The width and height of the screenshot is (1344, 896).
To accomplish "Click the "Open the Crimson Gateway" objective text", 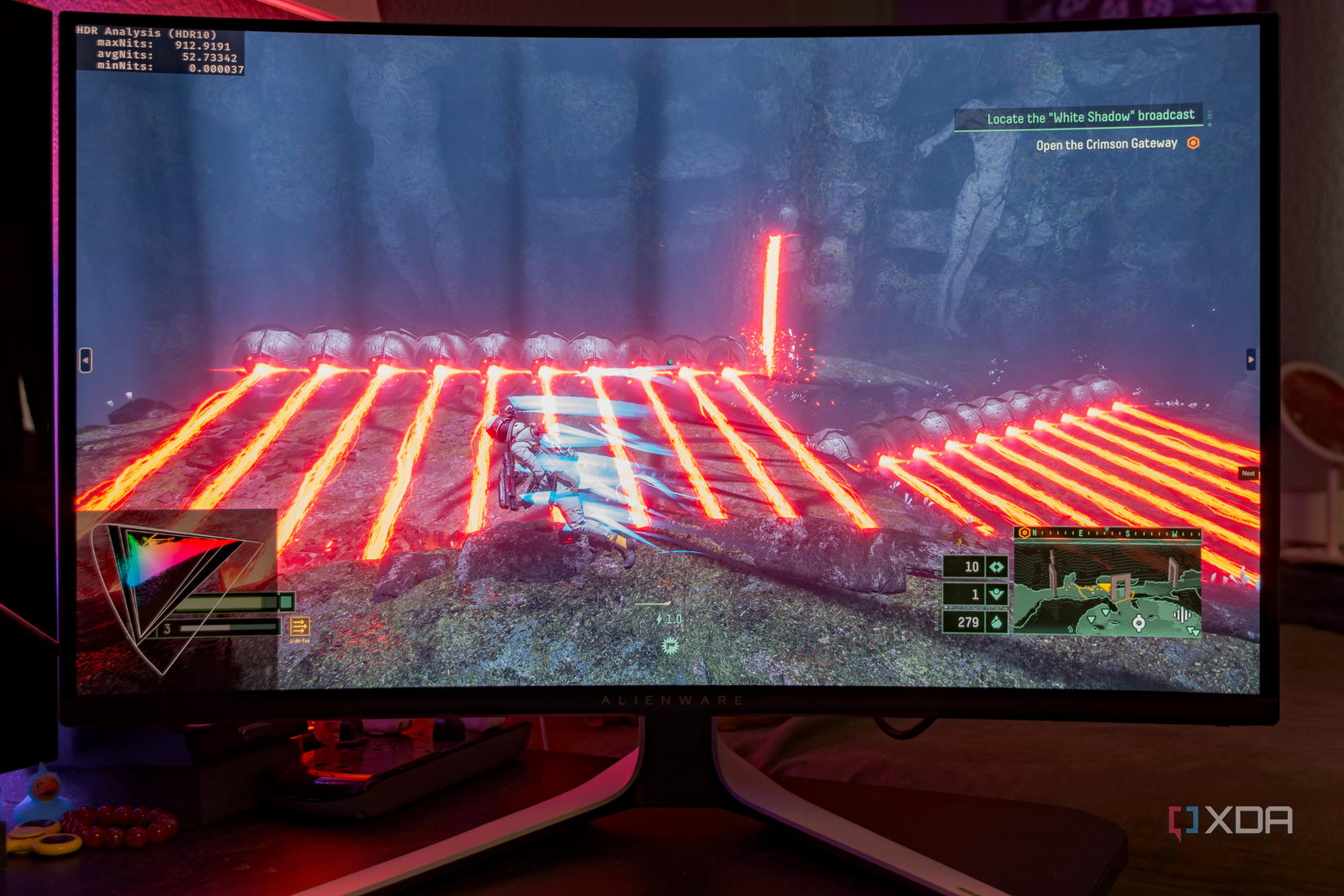I will [x=1105, y=143].
